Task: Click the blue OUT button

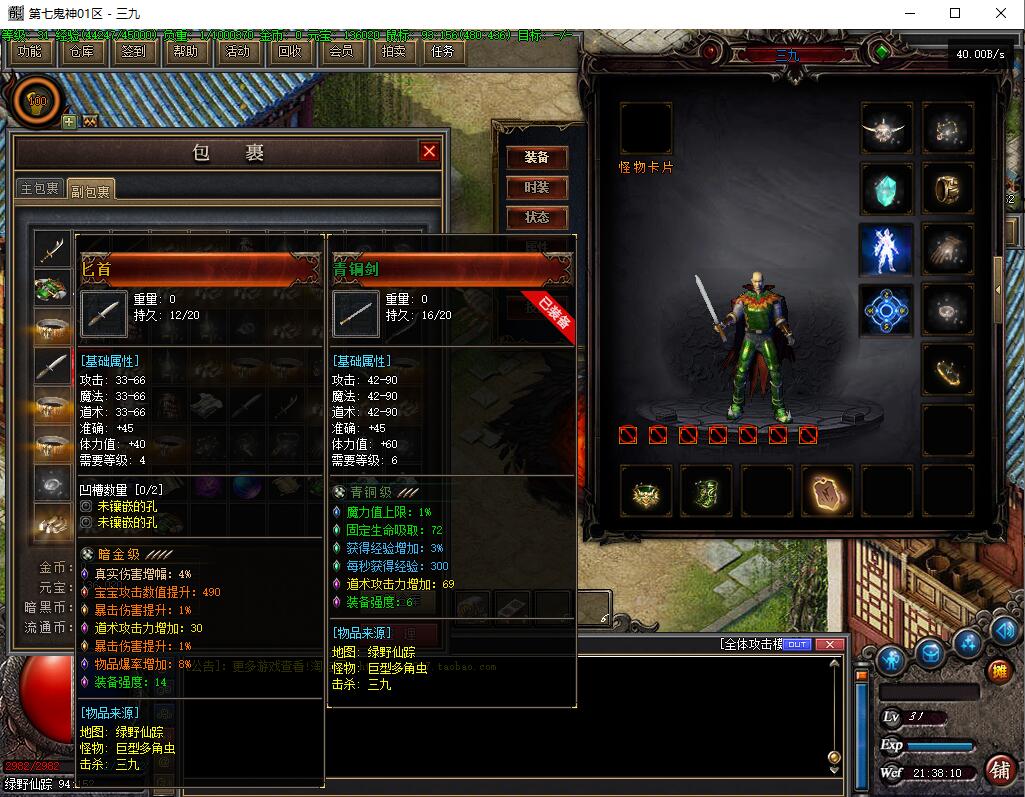Action: [797, 644]
